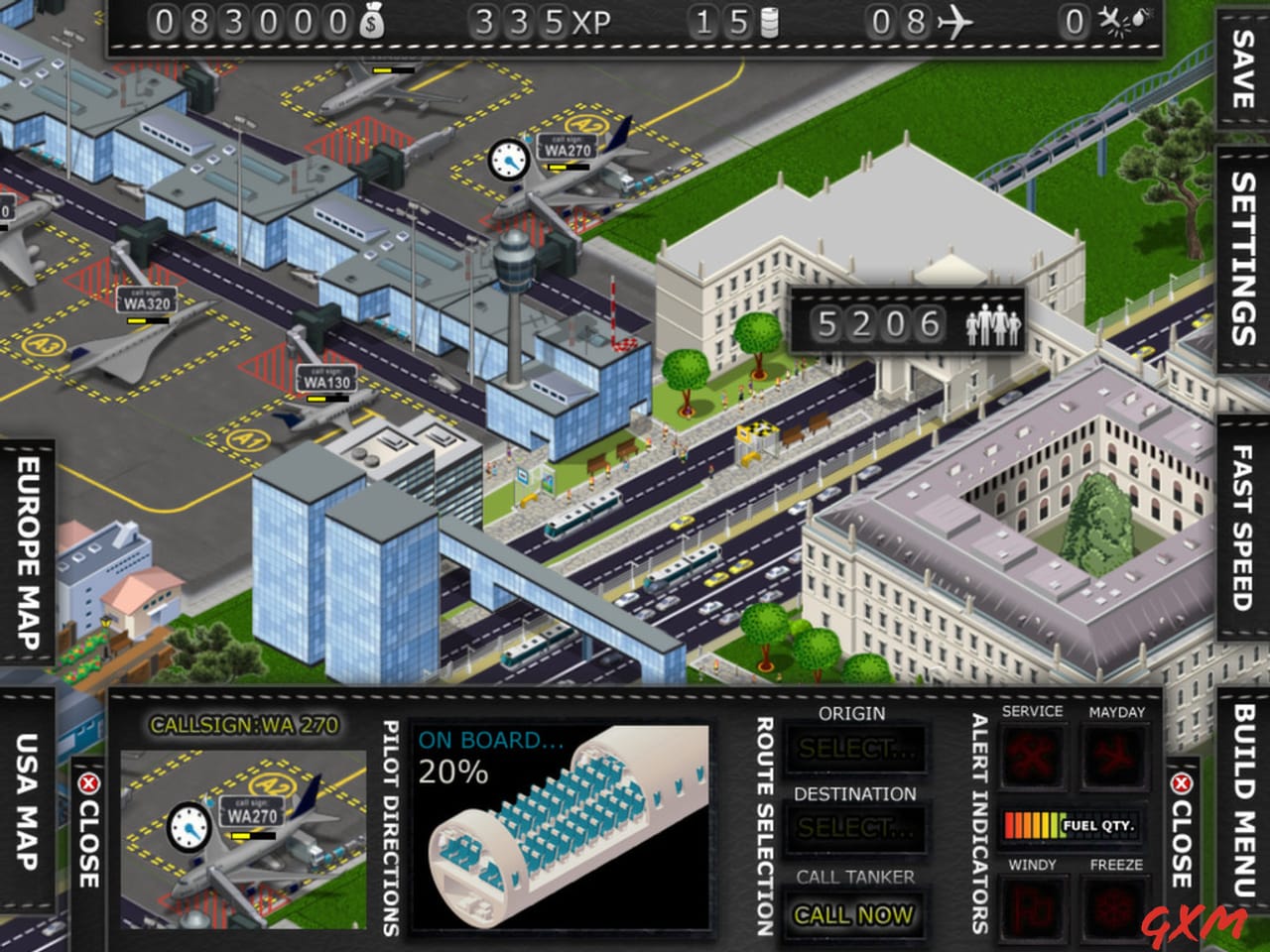Switch to the EUROPE MAP tab
1270x952 pixels.
click(x=25, y=550)
